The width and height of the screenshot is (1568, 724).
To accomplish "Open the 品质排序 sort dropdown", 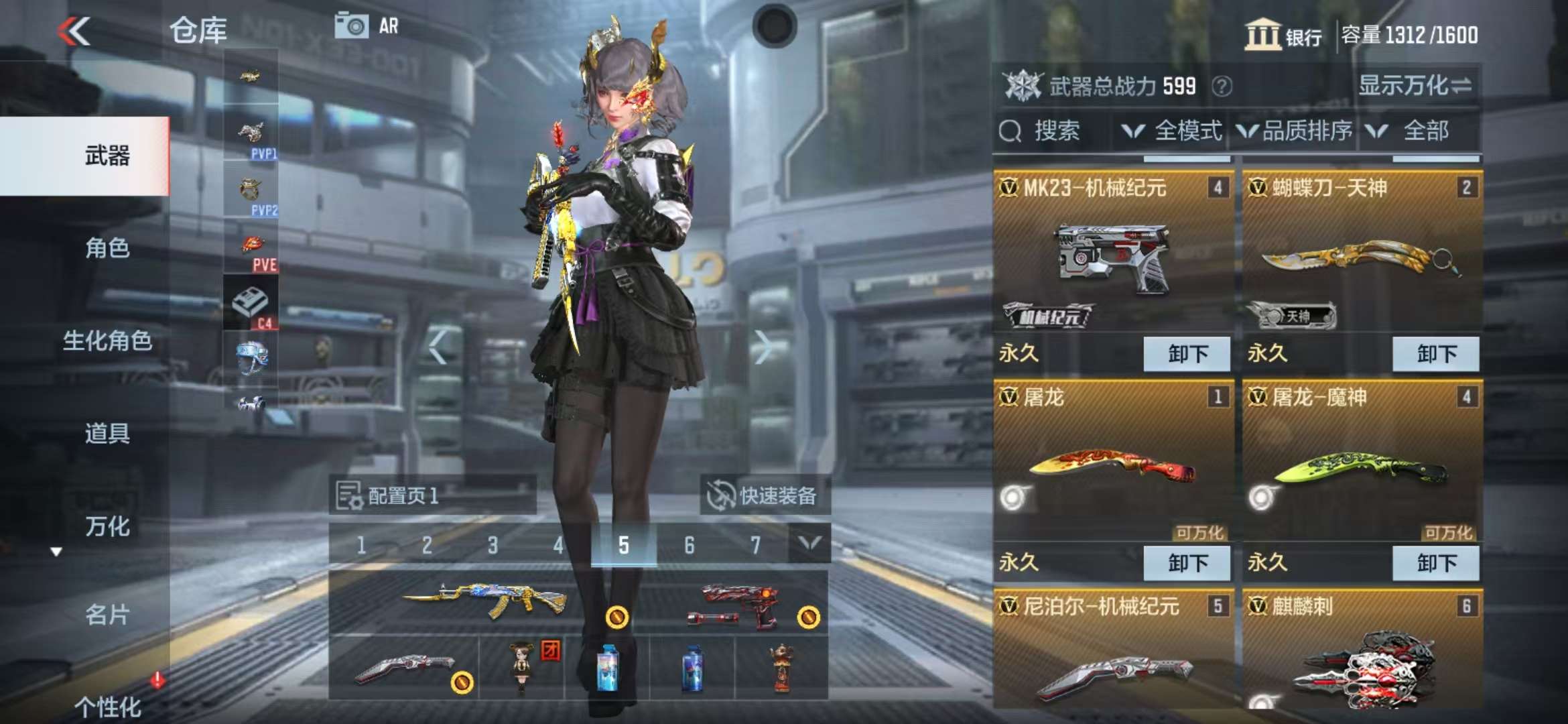I will 1295,131.
